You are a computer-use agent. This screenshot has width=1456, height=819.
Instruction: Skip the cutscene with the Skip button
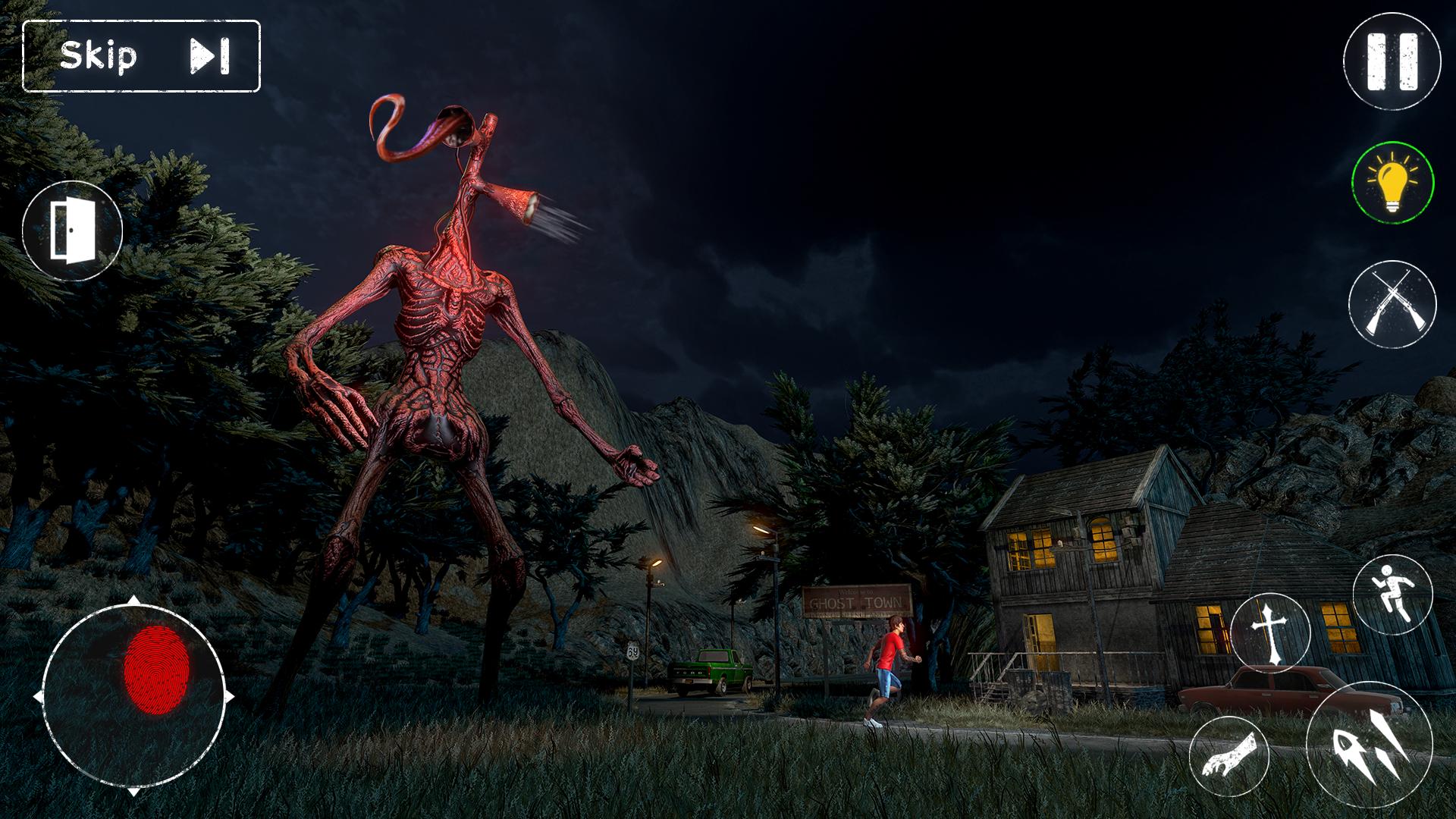click(x=142, y=56)
